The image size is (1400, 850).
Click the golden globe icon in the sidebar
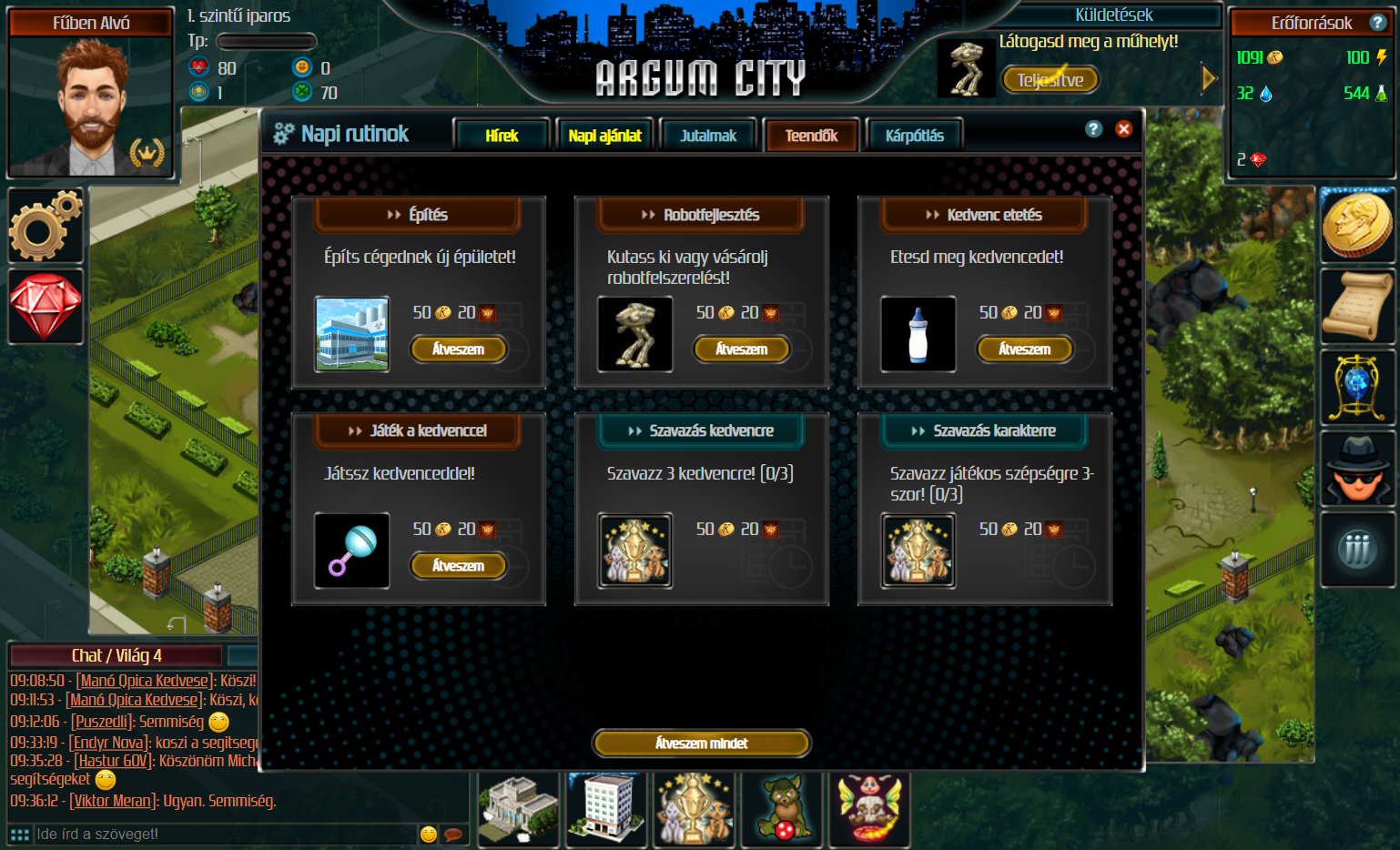pos(1357,387)
